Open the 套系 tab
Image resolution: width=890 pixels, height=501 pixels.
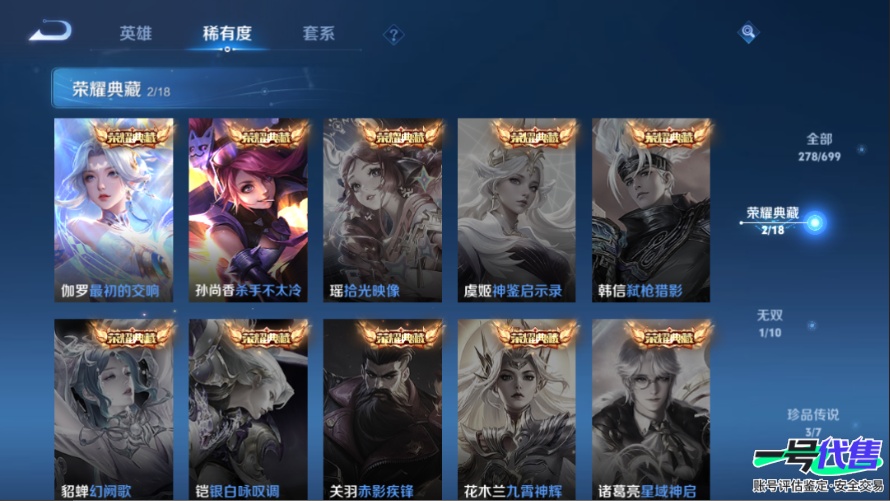pyautogui.click(x=318, y=34)
